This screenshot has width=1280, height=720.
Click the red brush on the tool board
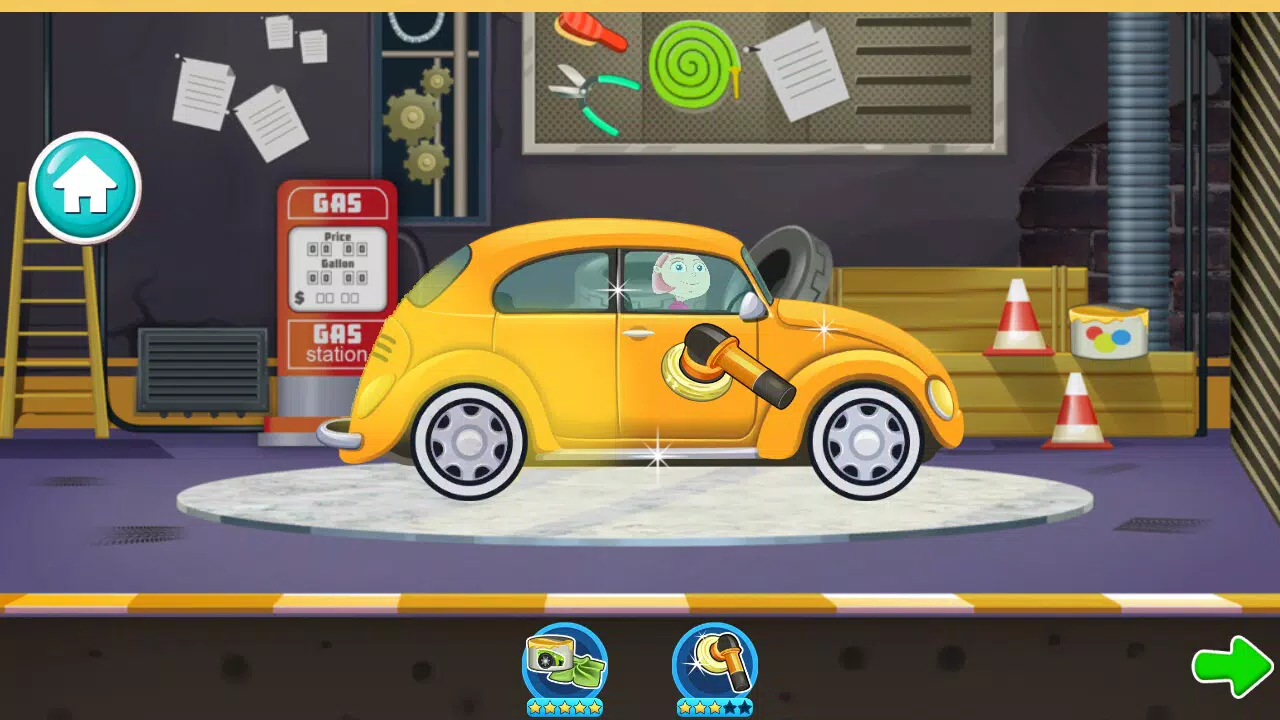[583, 30]
